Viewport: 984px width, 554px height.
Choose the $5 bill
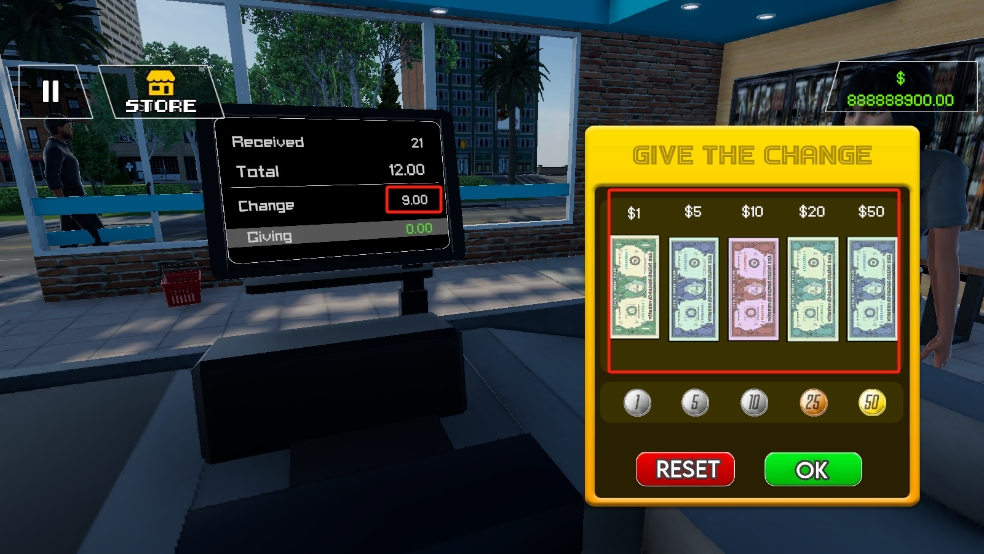(x=693, y=288)
